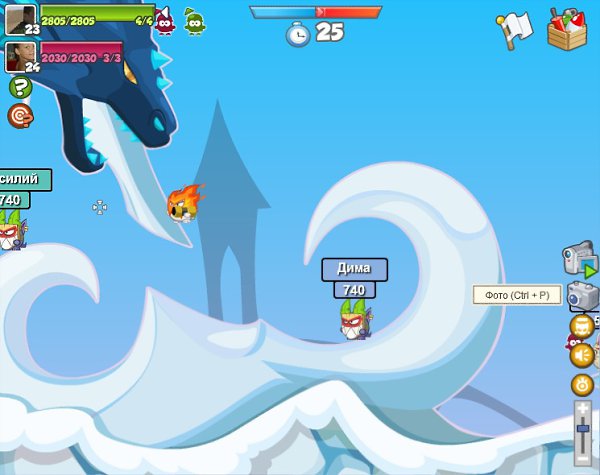The image size is (600, 475).
Task: Click the blue zoom slider handle
Action: pyautogui.click(x=584, y=428)
